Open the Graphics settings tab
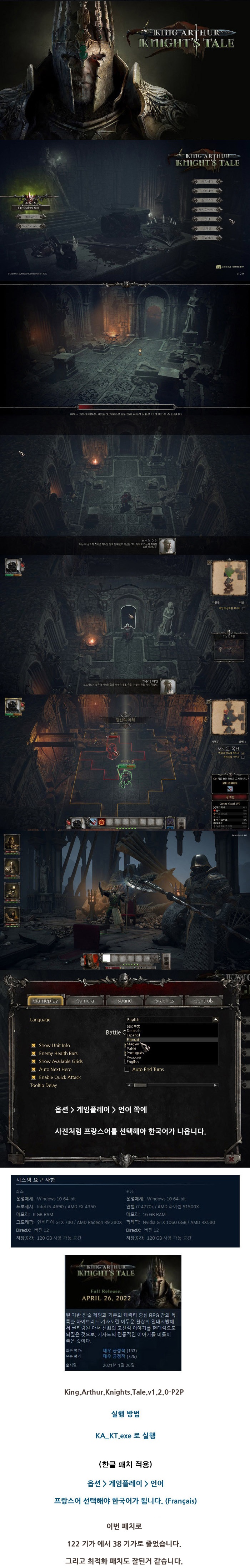The image size is (250, 1568). (164, 1000)
